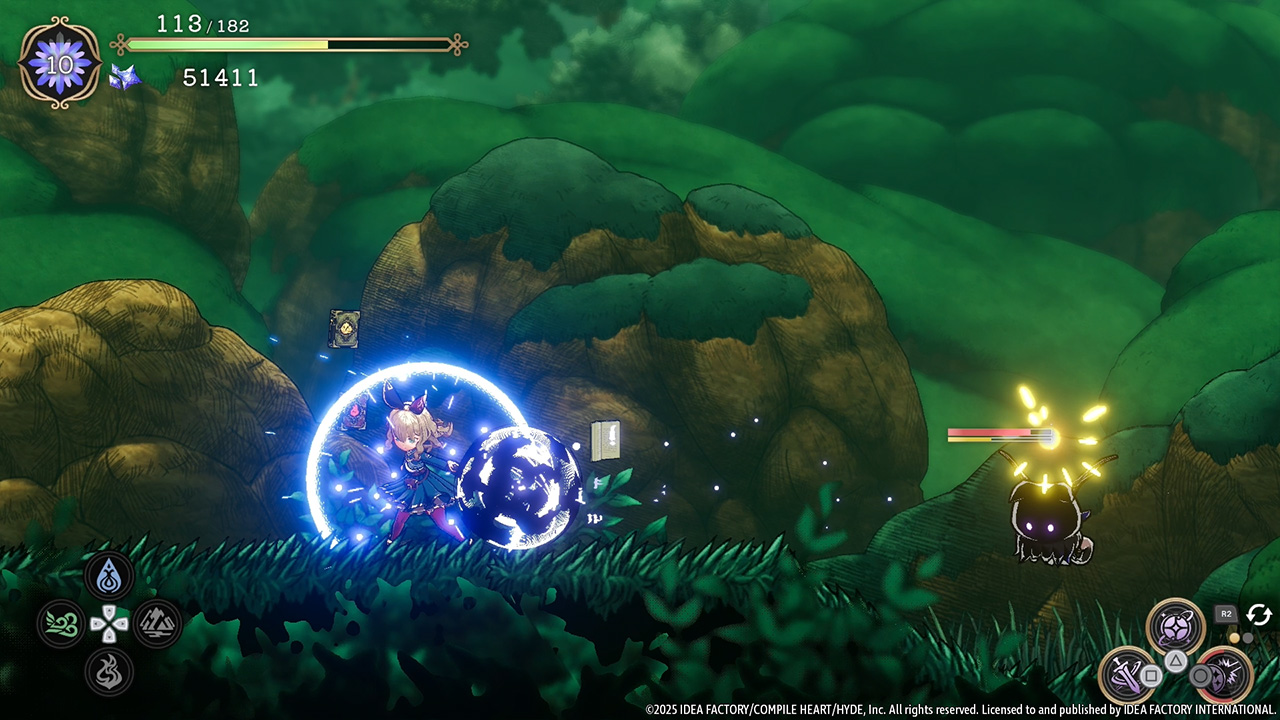Click the white skill-set swap arrows
The height and width of the screenshot is (720, 1280).
[1258, 614]
